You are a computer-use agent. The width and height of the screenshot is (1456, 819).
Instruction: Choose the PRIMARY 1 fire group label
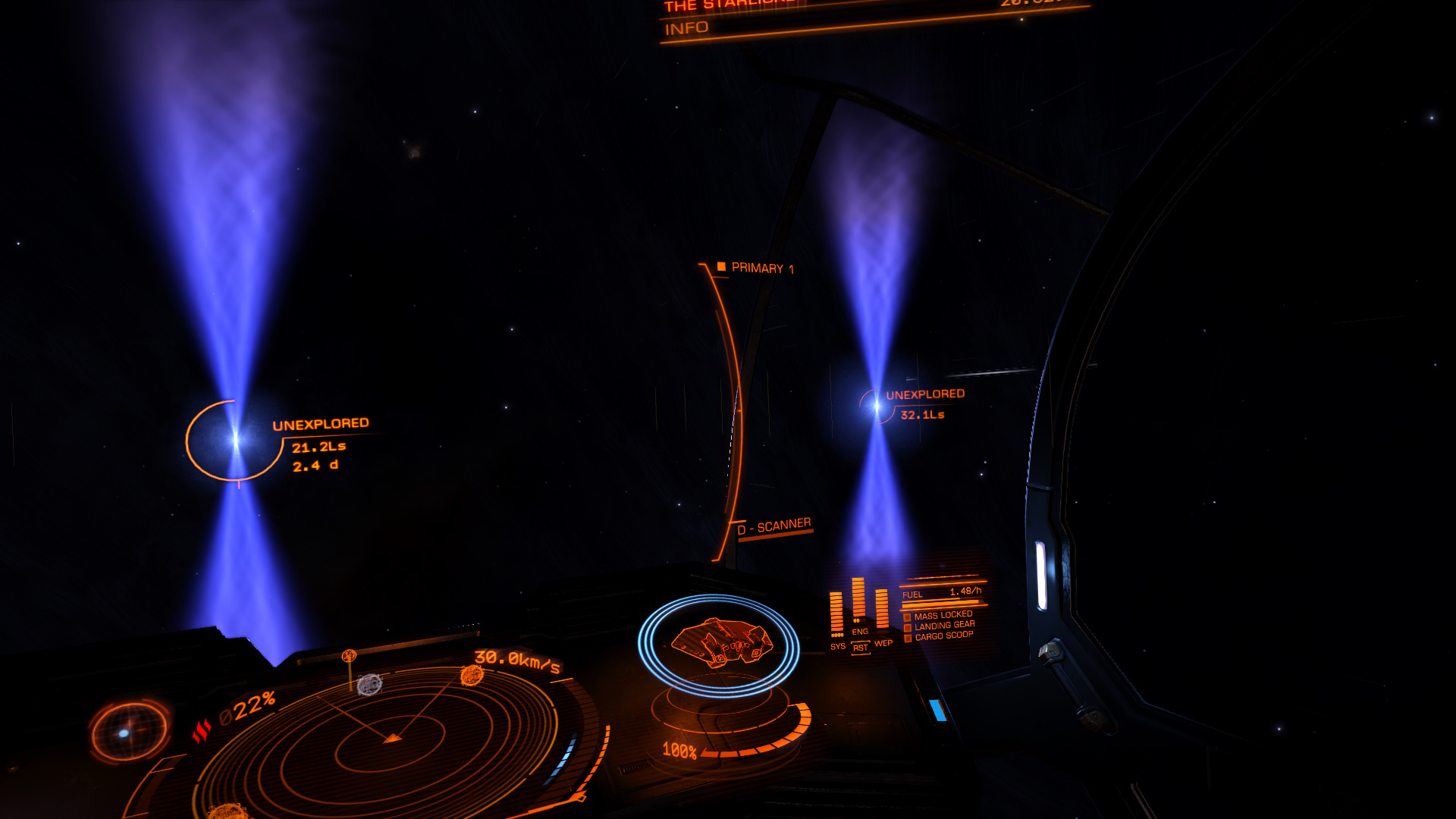point(761,268)
